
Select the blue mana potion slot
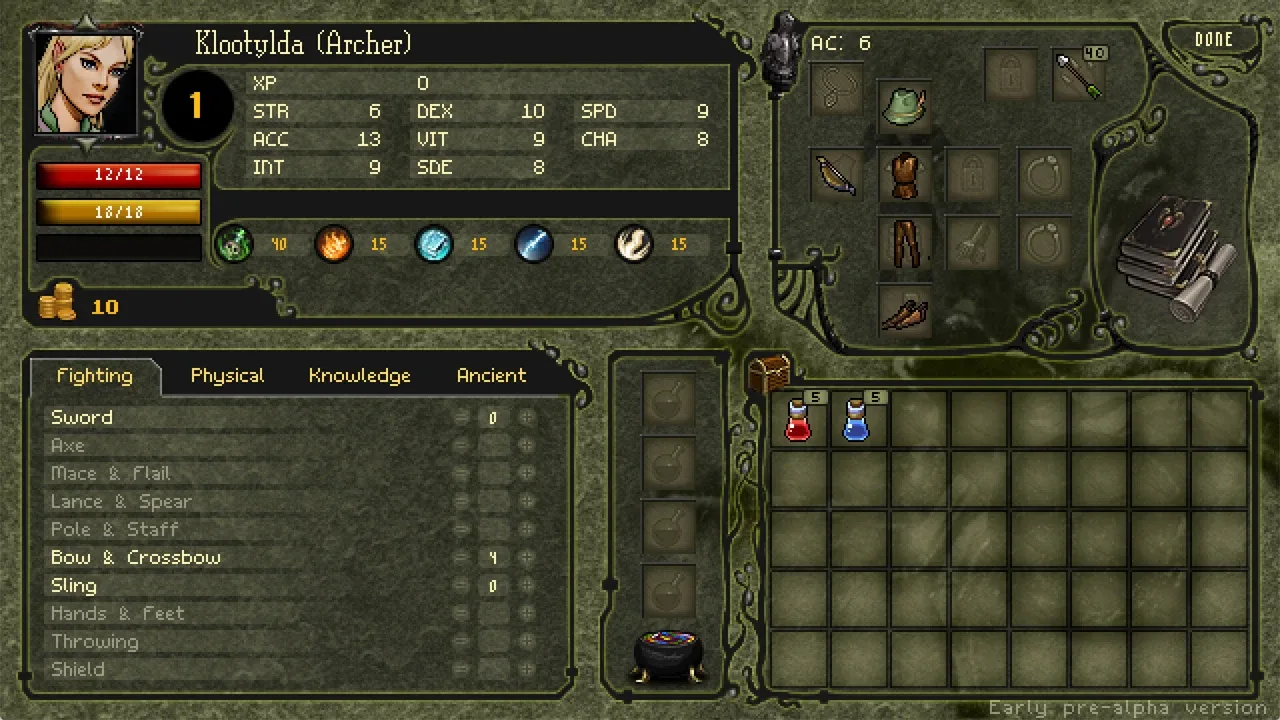coord(857,419)
